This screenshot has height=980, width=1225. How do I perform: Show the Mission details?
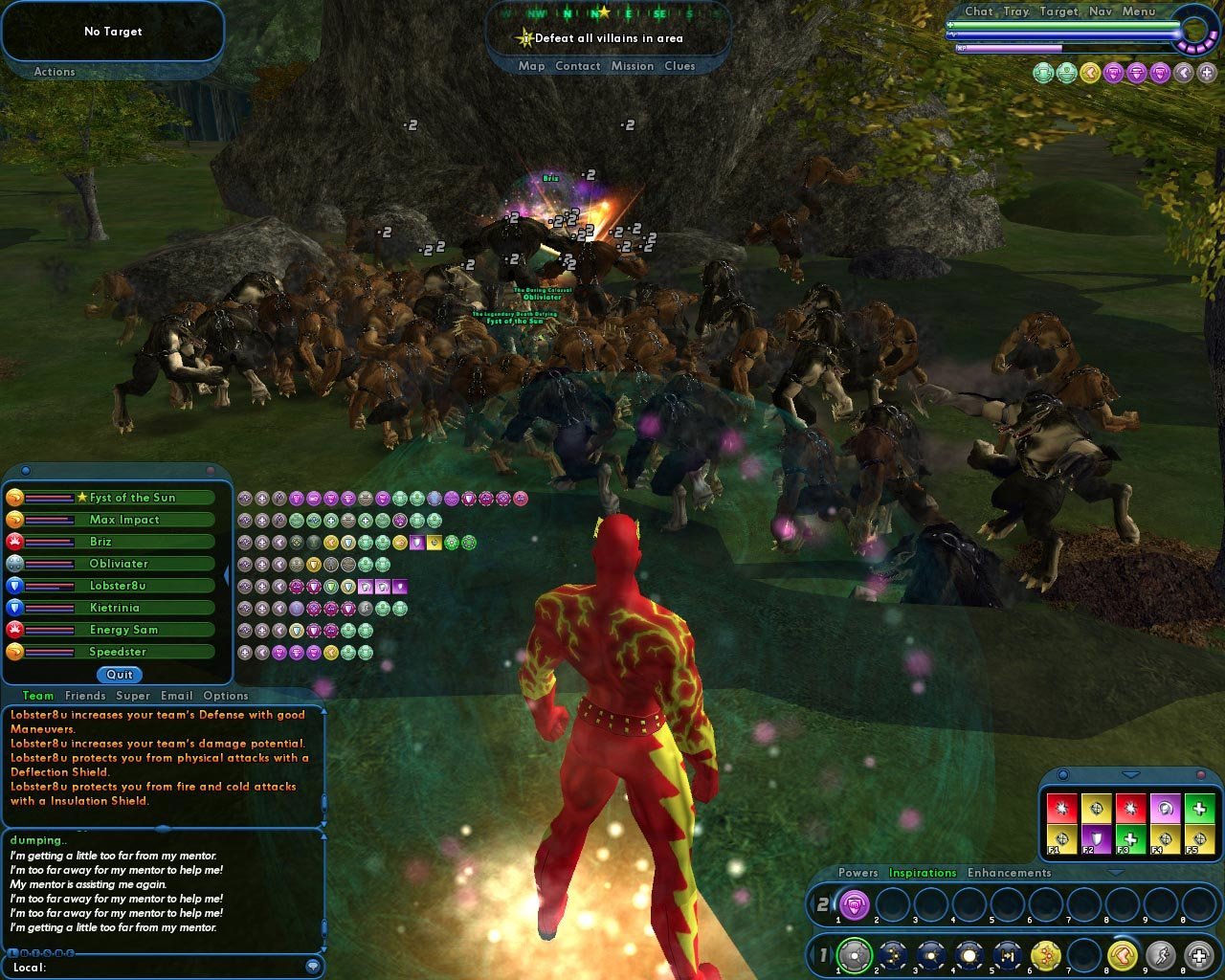[633, 66]
